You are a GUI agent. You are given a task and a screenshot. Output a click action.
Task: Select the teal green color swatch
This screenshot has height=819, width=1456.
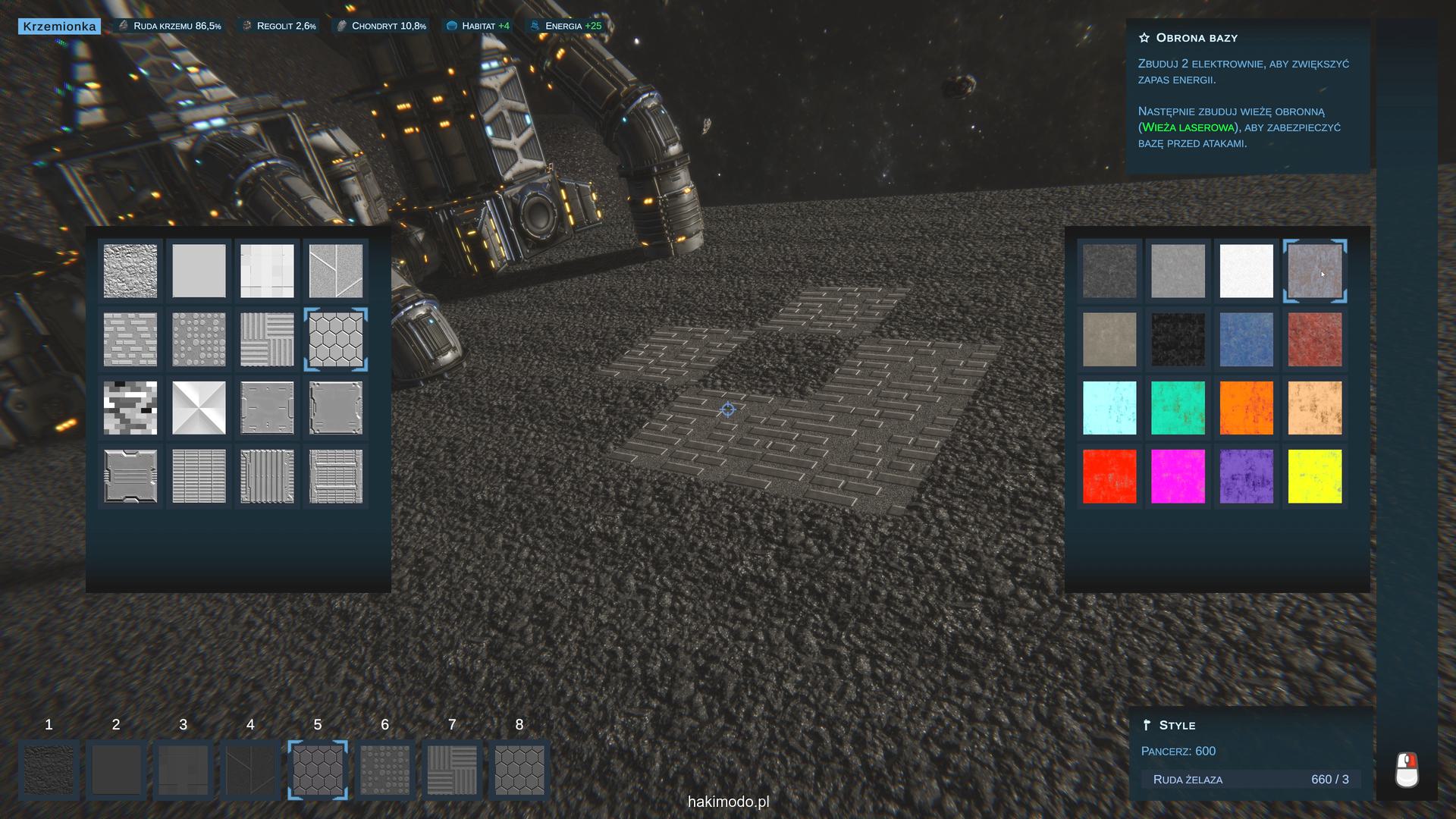click(1178, 408)
